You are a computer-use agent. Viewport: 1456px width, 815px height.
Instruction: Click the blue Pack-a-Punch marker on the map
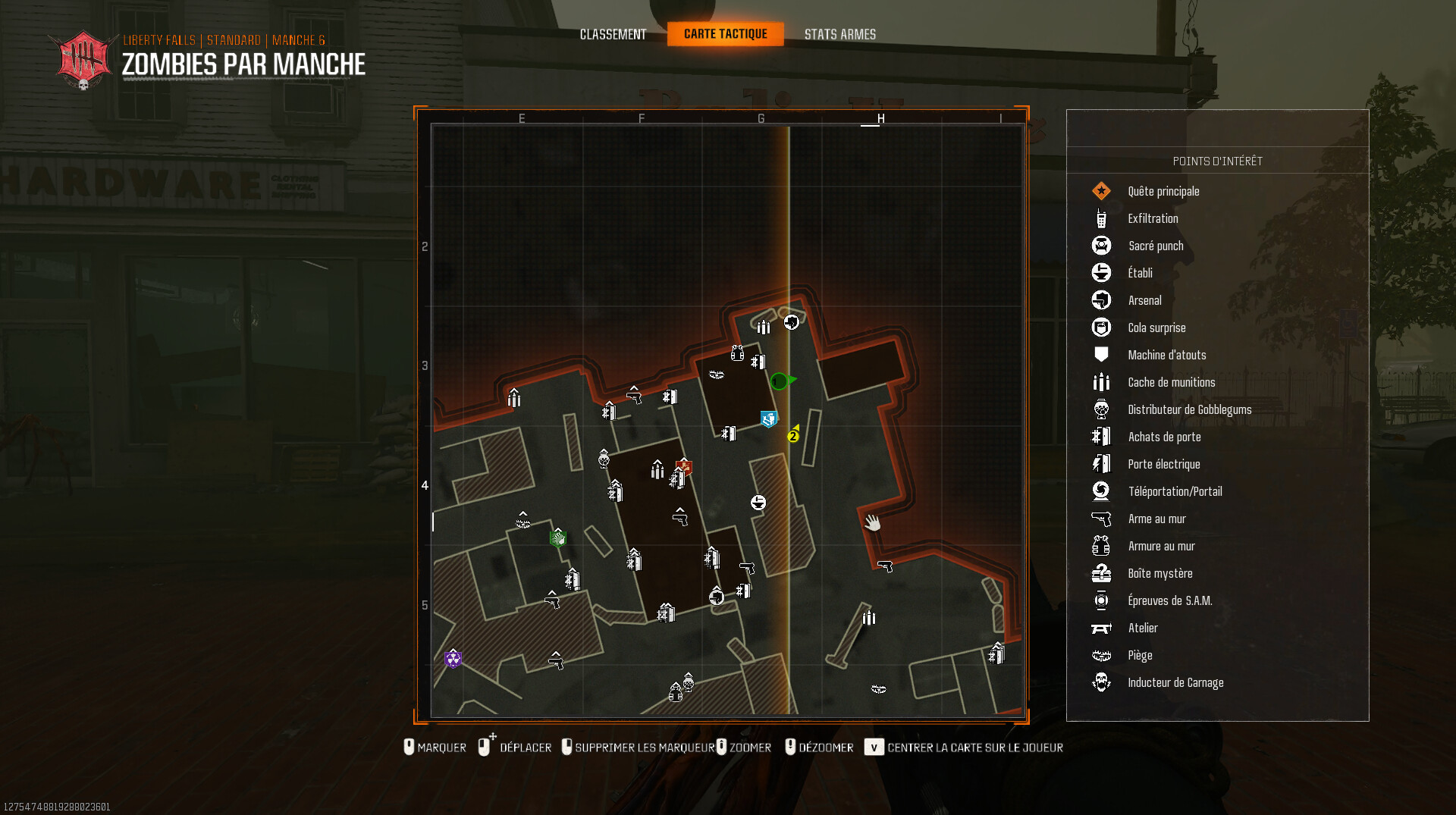click(x=768, y=418)
